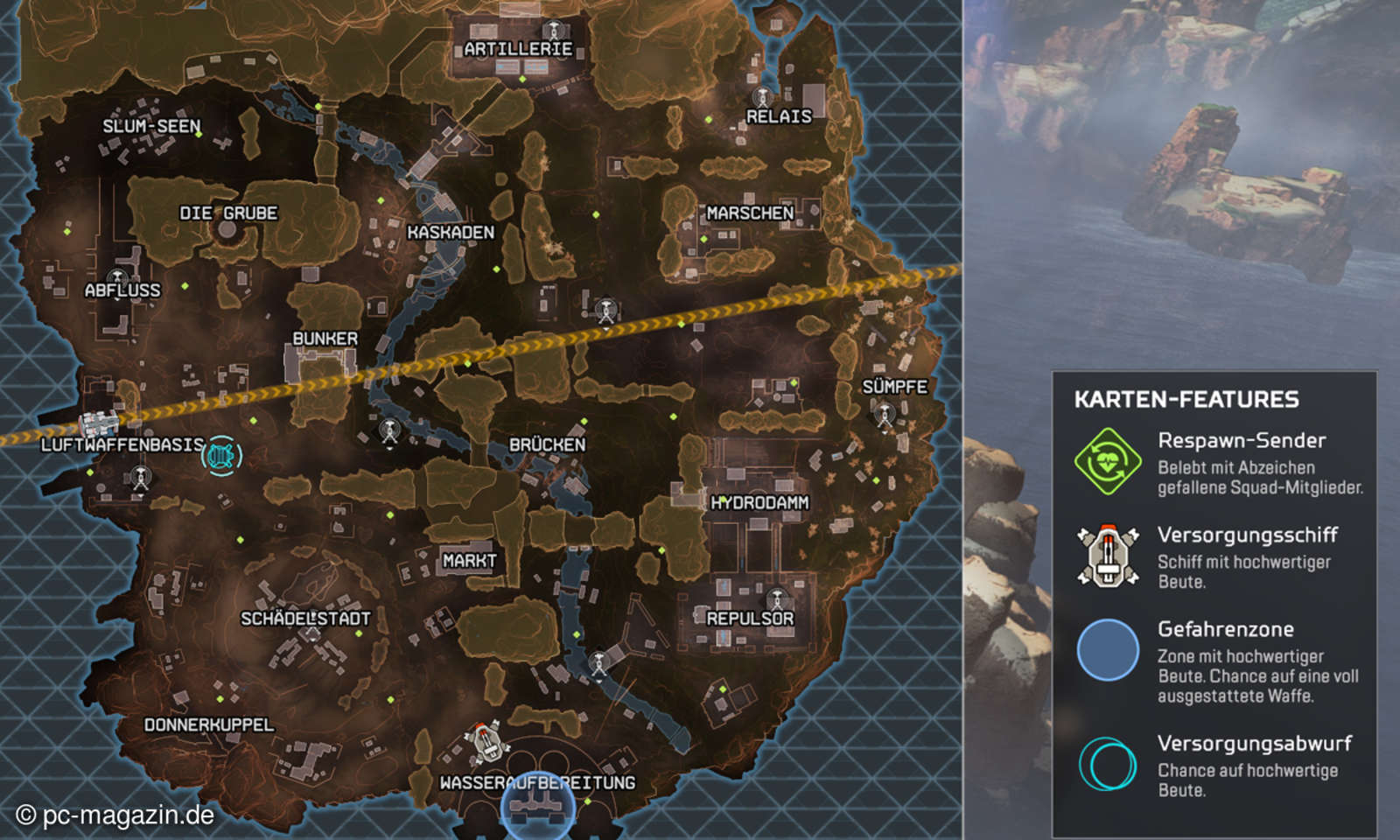Select the Artillerie location label
The height and width of the screenshot is (840, 1400).
(x=518, y=49)
